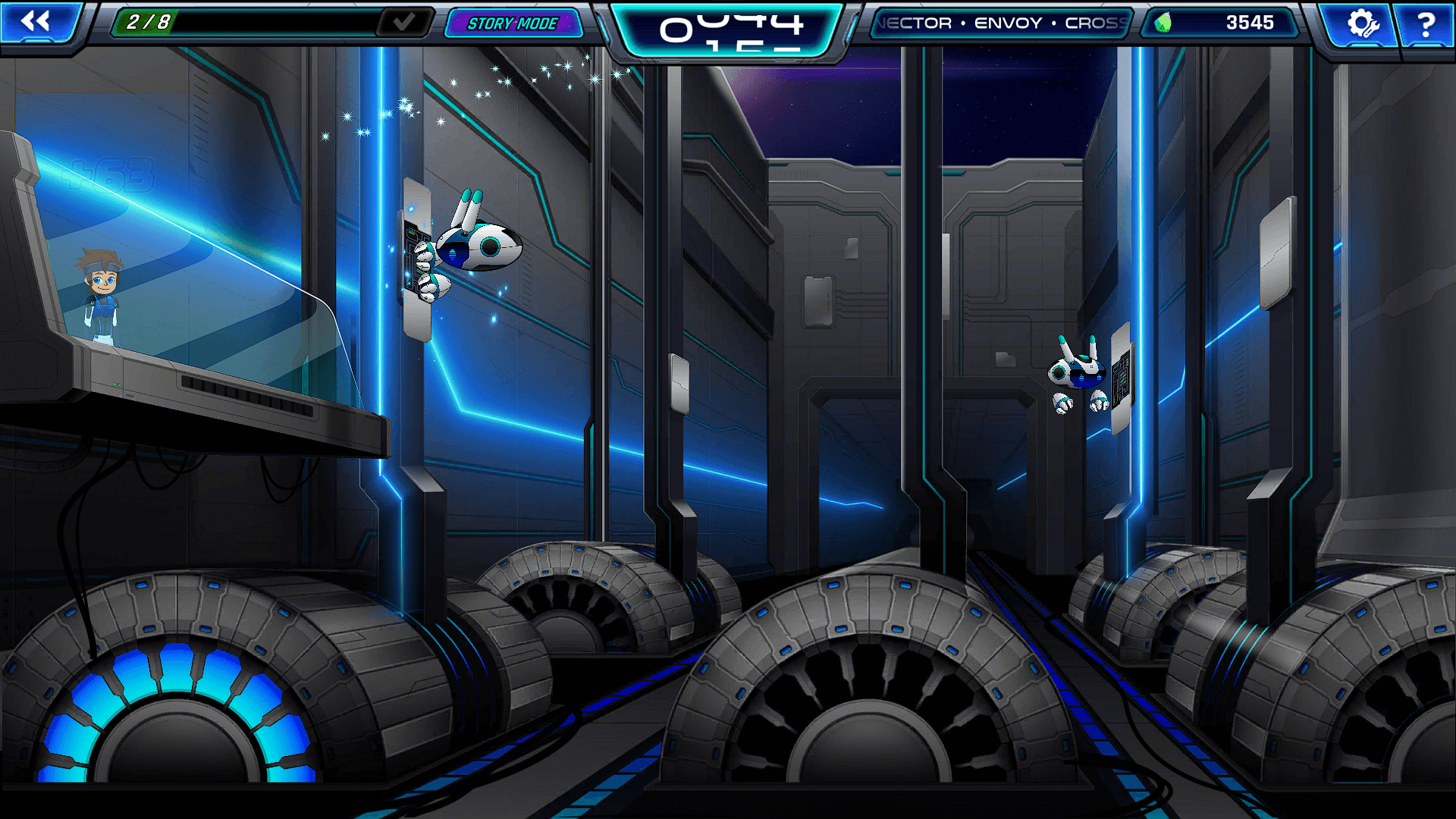
Task: Open the question mark help screen
Action: [x=1426, y=24]
